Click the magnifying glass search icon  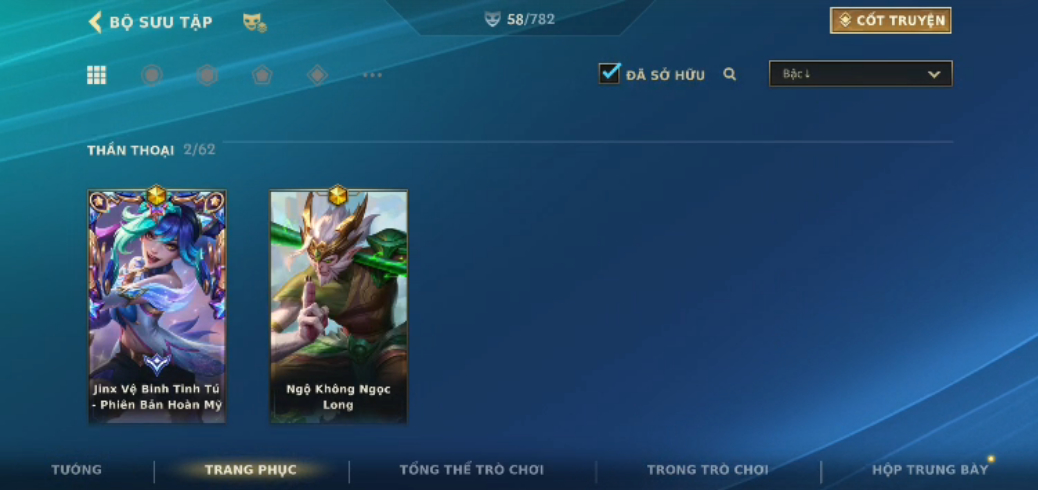[730, 74]
